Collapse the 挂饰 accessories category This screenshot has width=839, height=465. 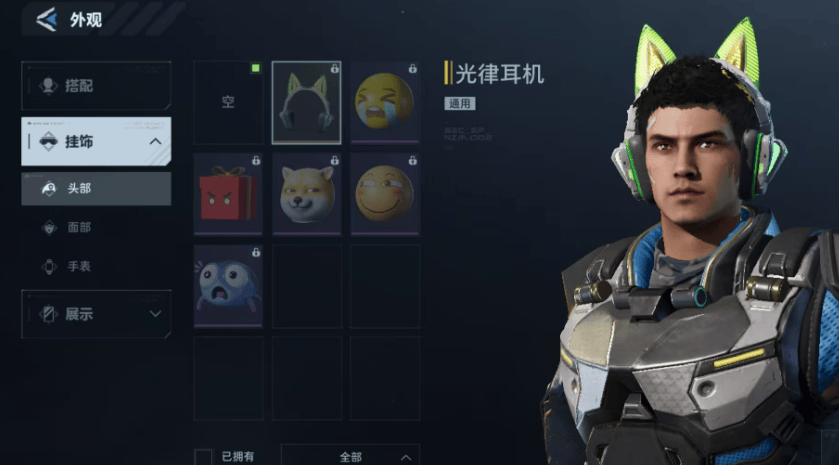[x=155, y=142]
